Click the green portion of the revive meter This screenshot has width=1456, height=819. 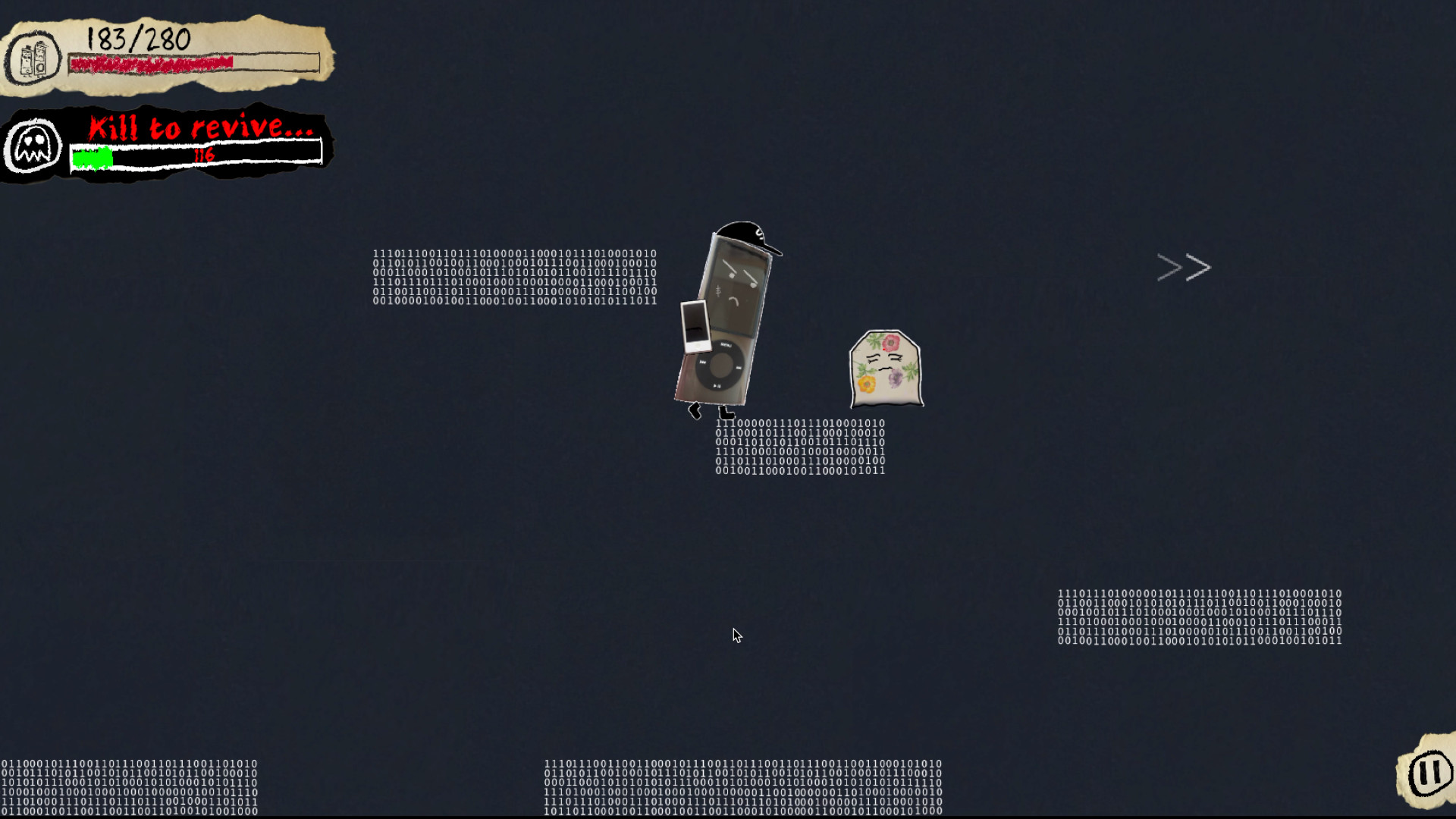pyautogui.click(x=91, y=157)
